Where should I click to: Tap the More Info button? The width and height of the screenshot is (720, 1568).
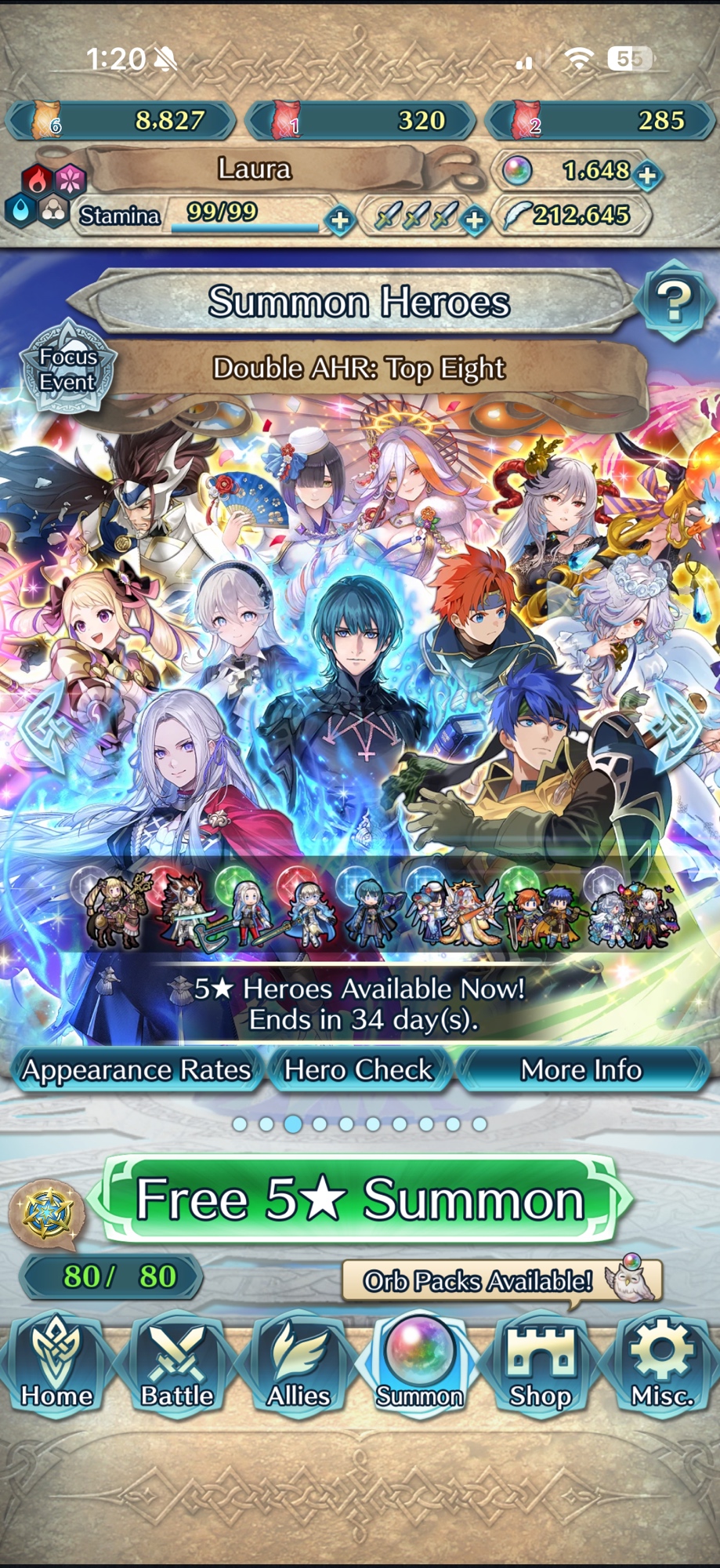581,1070
